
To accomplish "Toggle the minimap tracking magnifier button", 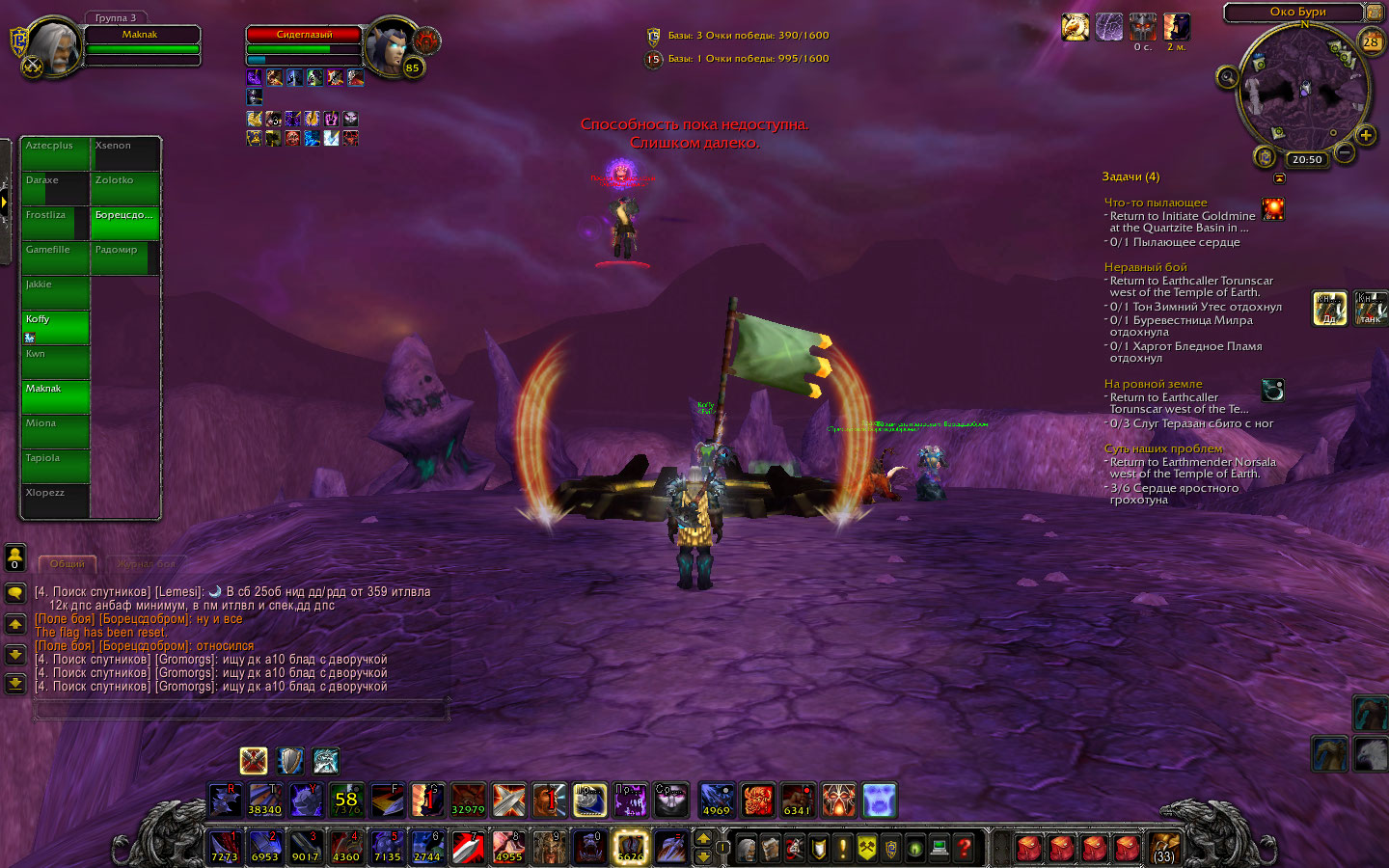I will [x=1227, y=77].
